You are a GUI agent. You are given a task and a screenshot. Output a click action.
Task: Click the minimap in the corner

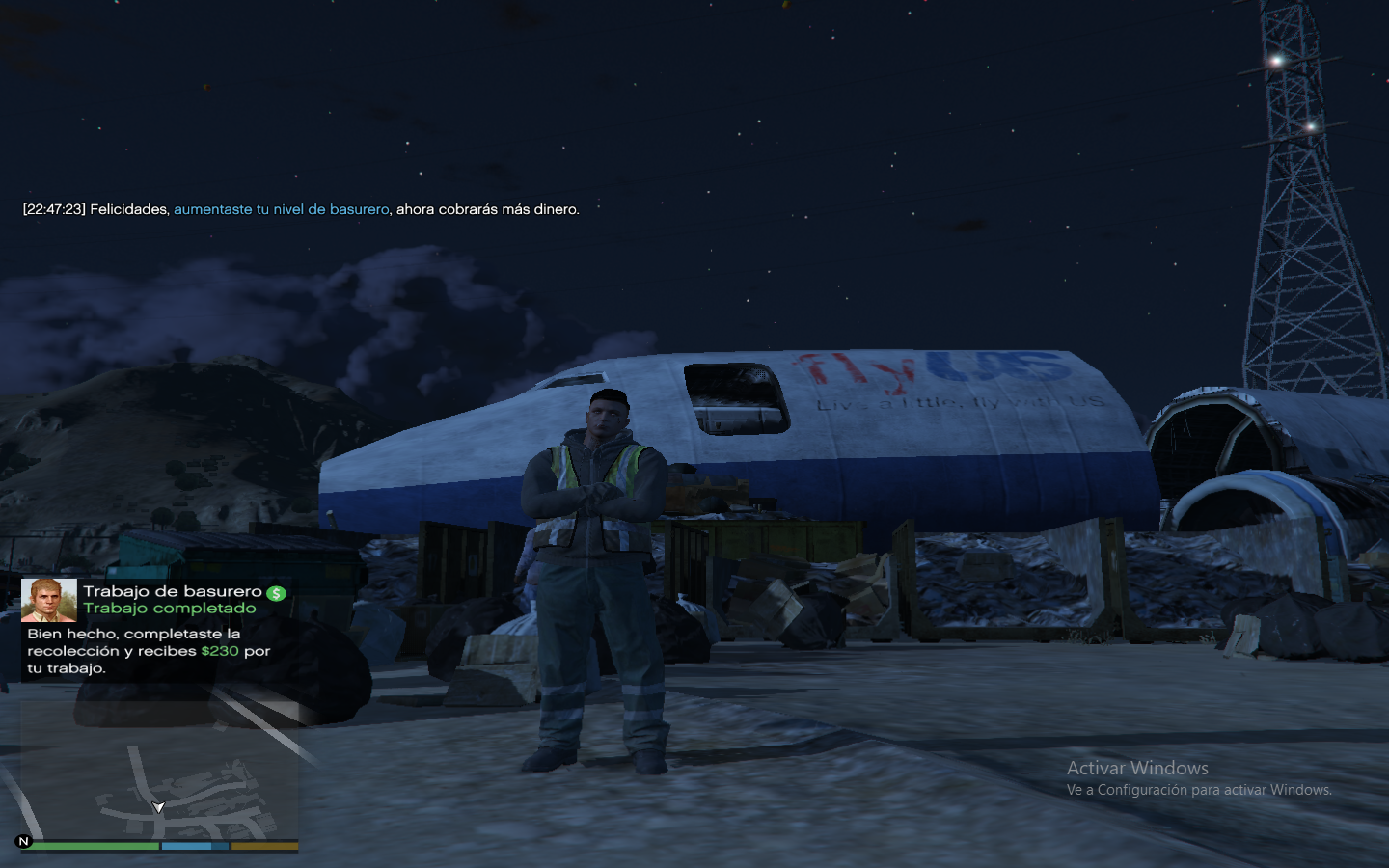(159, 772)
